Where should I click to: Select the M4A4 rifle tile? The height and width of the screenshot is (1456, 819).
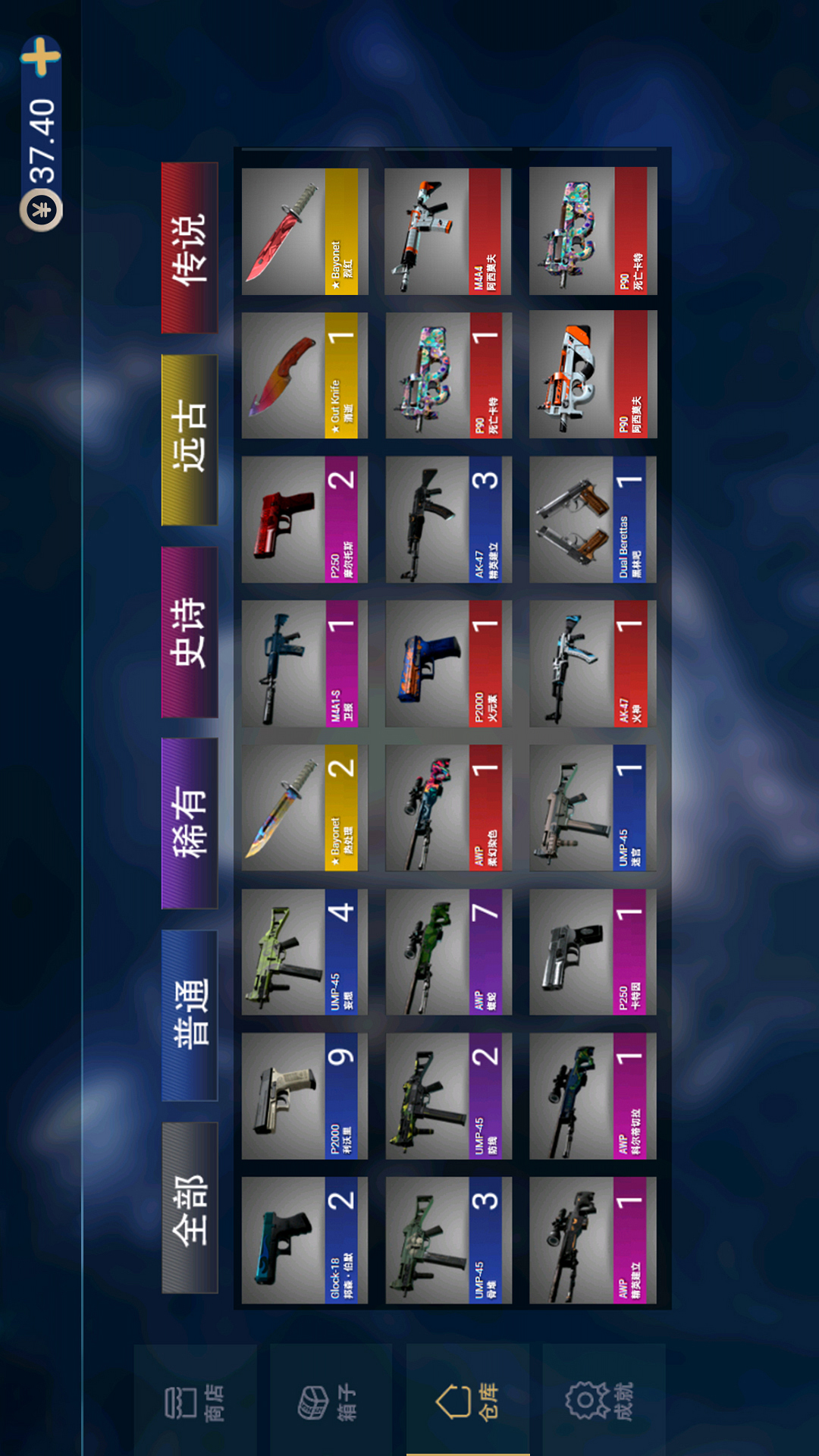pos(447,231)
